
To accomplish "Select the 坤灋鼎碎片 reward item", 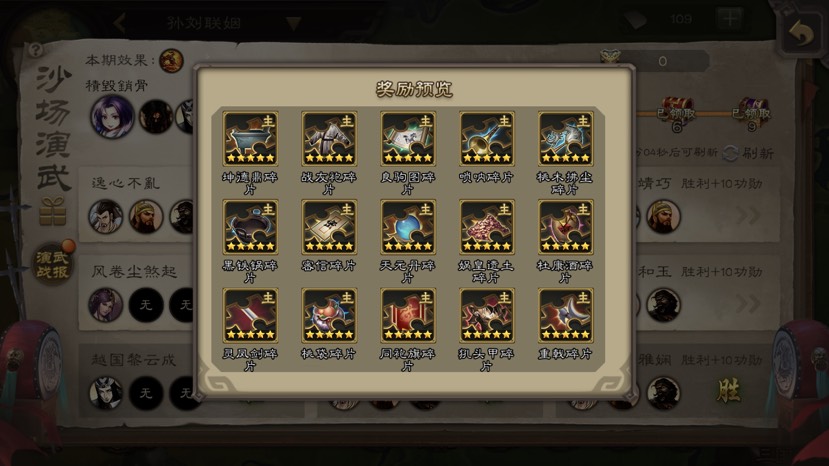I will (250, 139).
